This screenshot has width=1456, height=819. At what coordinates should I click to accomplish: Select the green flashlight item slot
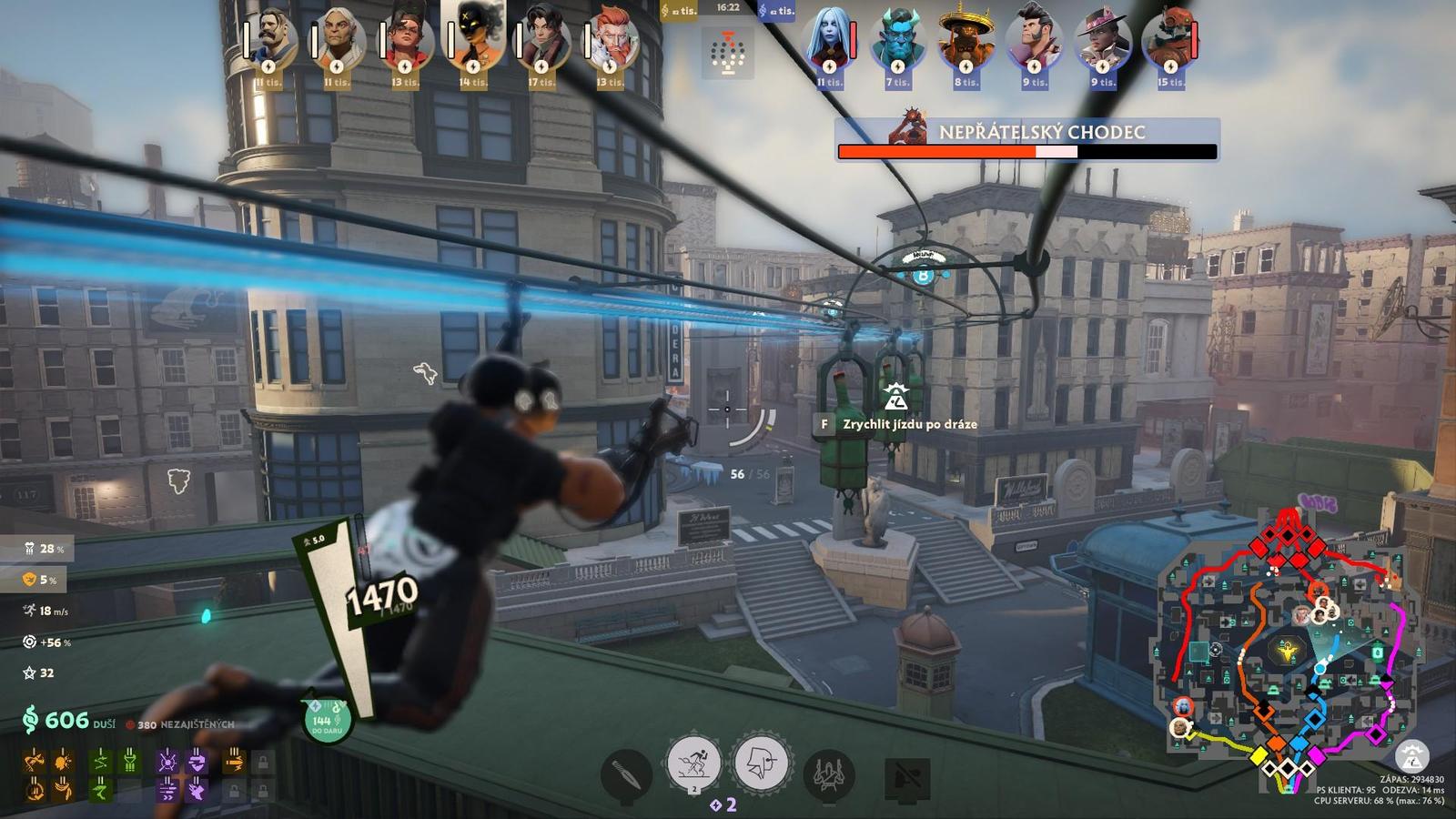(x=130, y=761)
